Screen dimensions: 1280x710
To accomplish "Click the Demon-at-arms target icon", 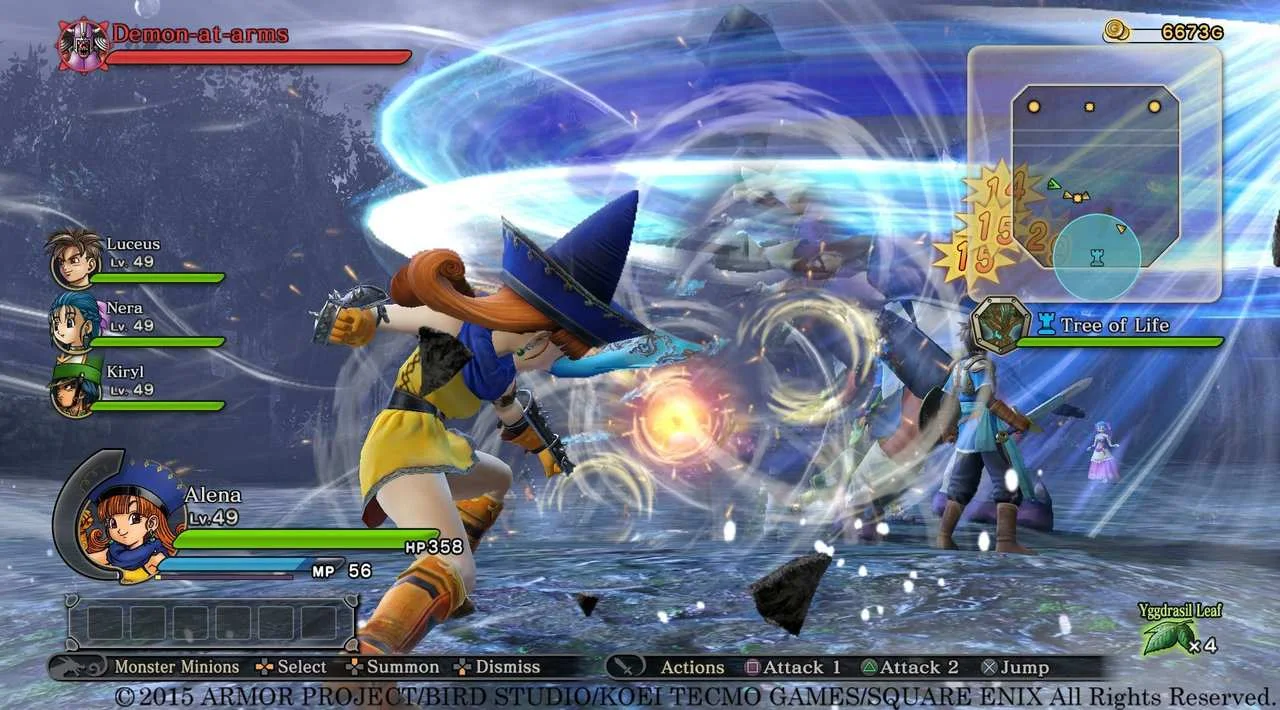I will (x=81, y=45).
